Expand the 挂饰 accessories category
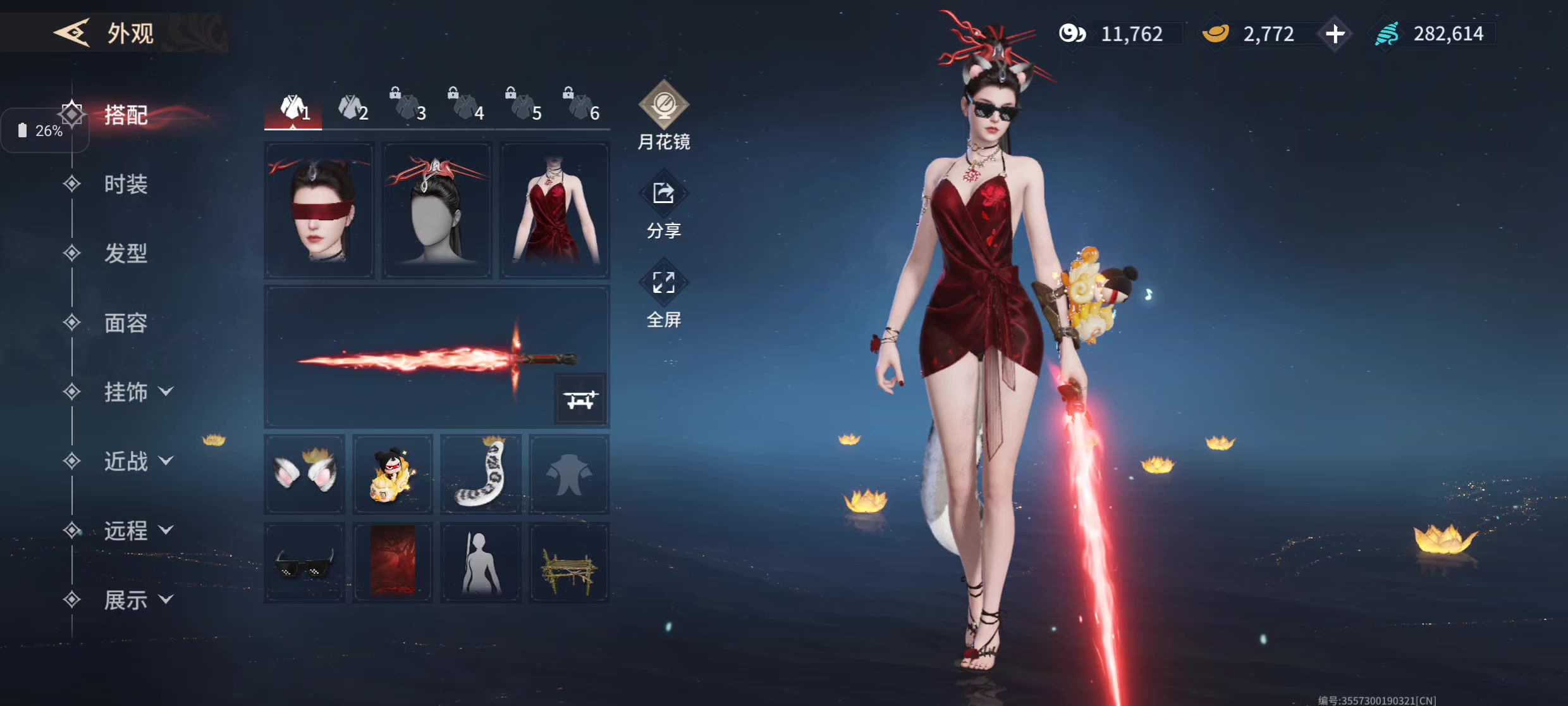 [x=137, y=392]
